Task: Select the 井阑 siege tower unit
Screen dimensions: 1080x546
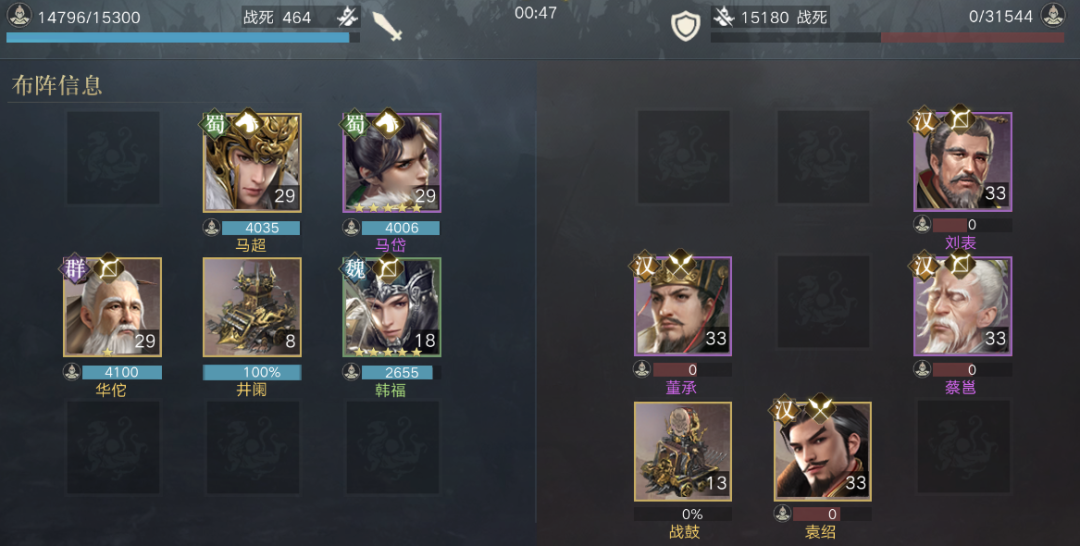Action: click(x=252, y=307)
